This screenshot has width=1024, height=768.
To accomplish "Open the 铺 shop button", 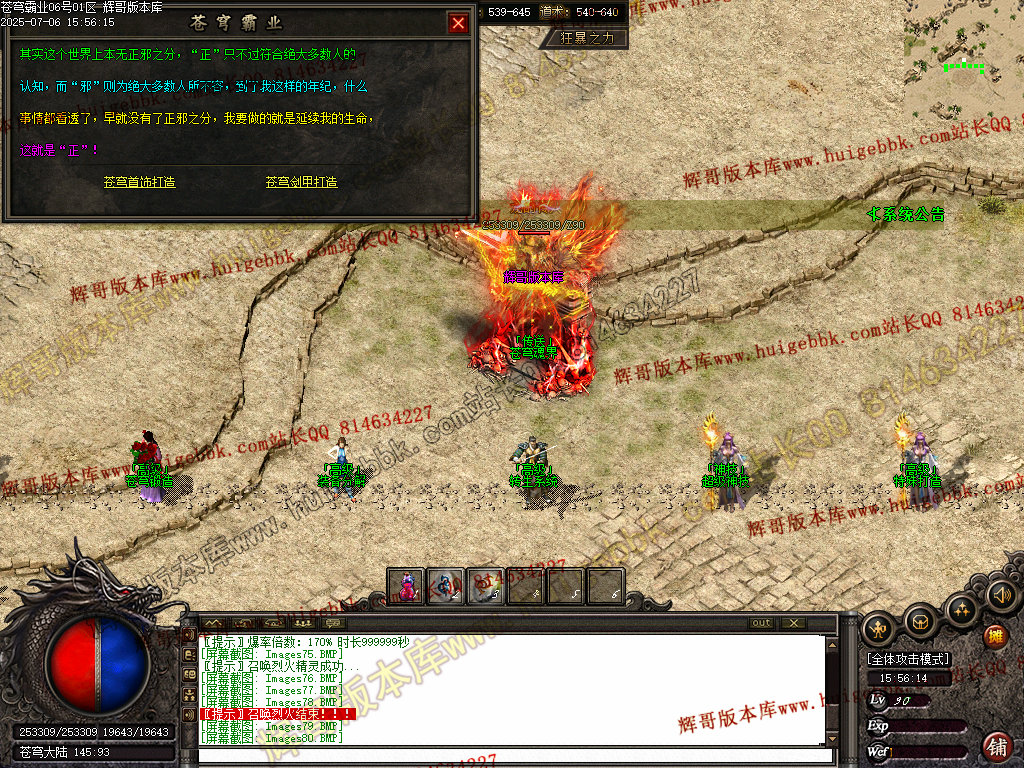I will (997, 745).
